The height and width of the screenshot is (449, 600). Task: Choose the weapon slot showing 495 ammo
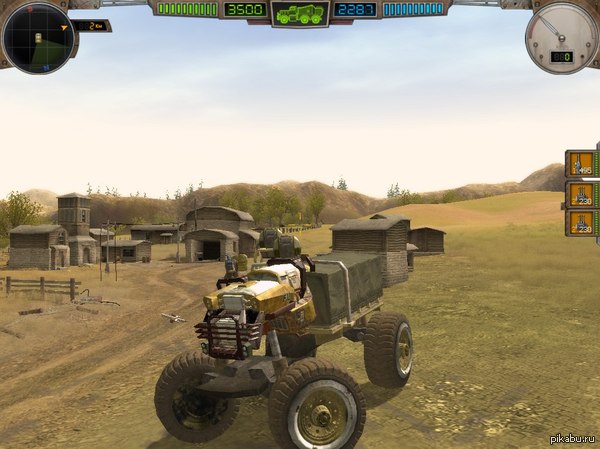[x=581, y=164]
